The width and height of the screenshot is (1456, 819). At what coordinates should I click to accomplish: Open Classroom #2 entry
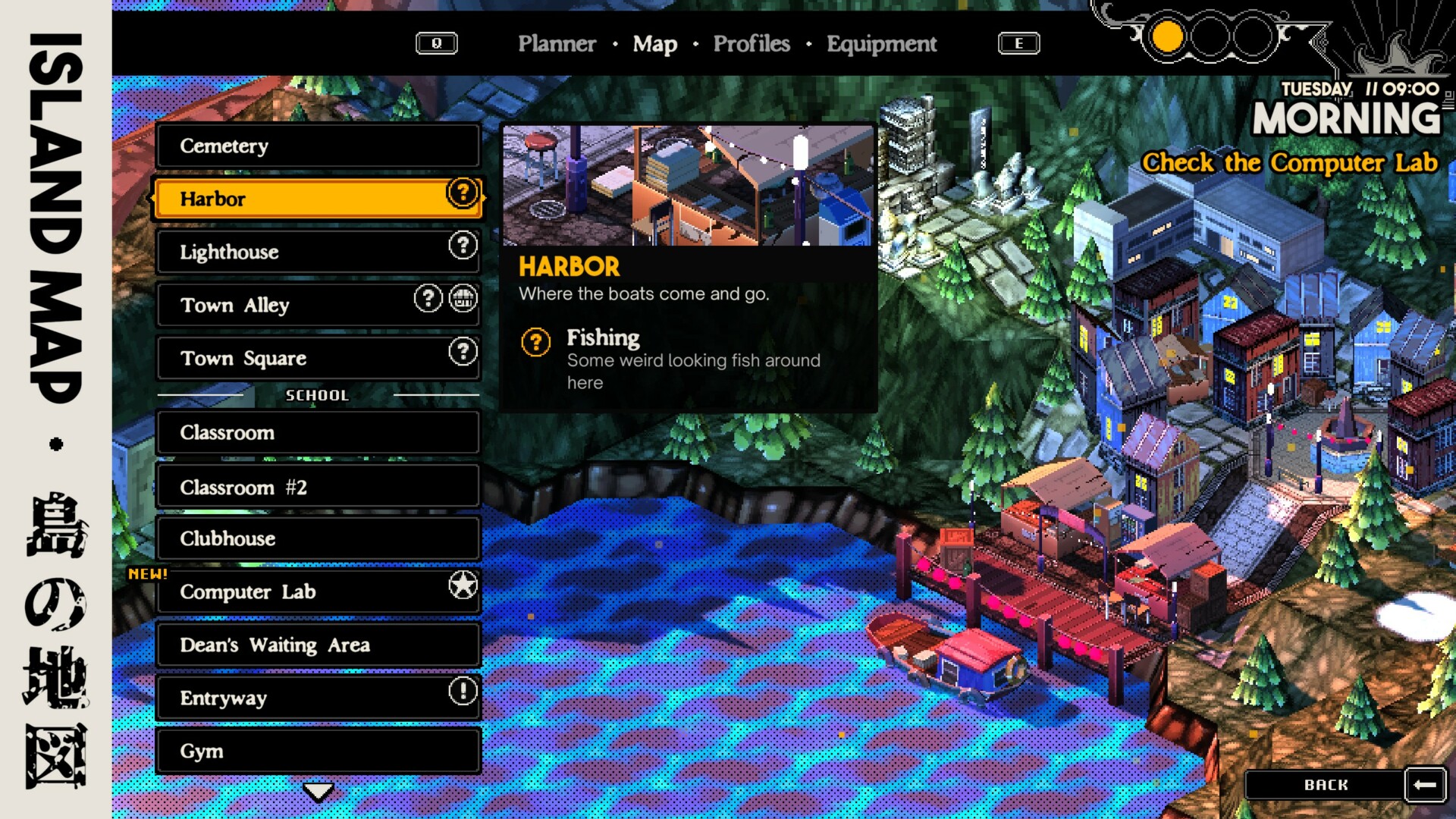point(318,487)
